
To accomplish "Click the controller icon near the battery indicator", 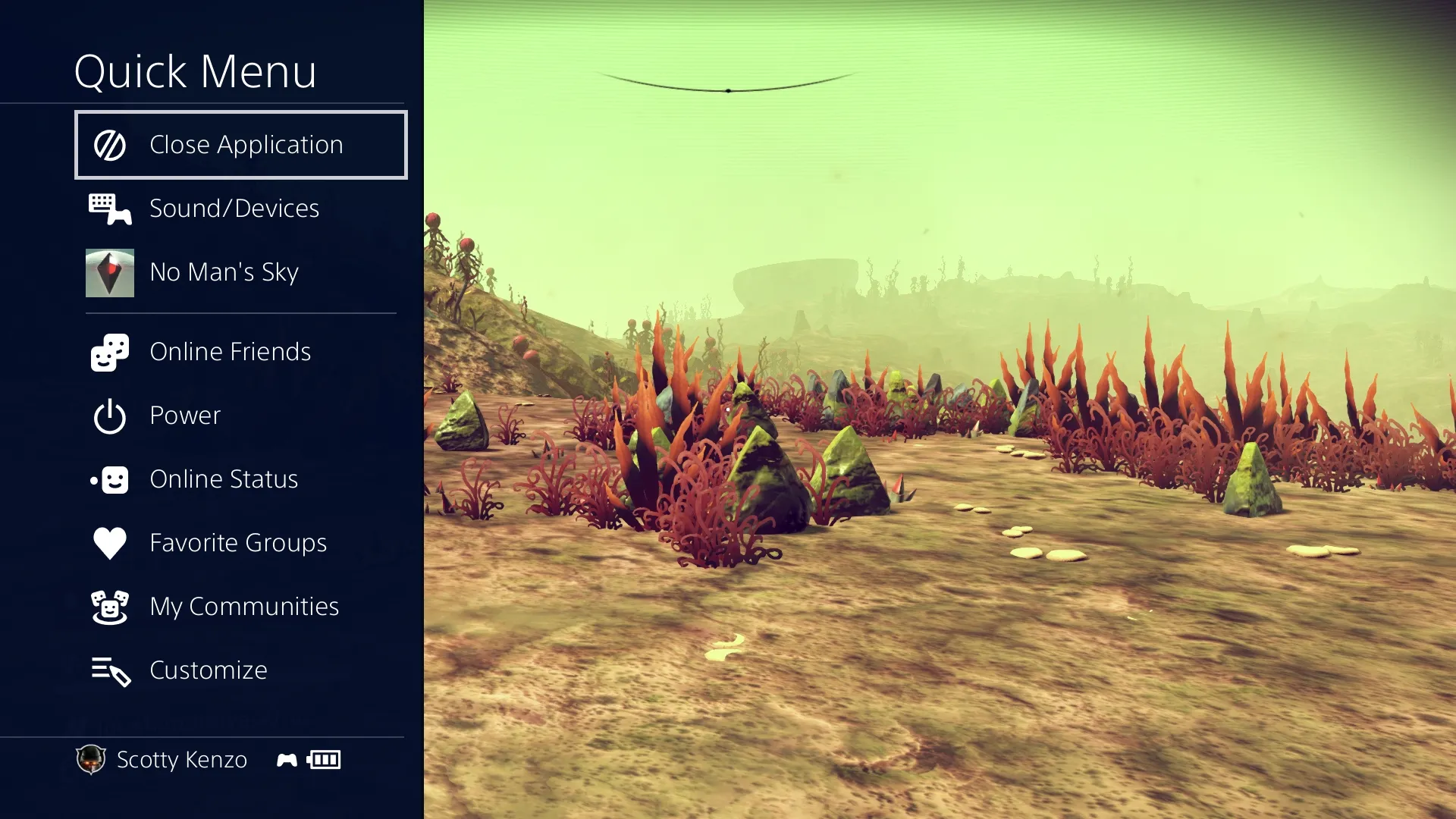I will [286, 759].
